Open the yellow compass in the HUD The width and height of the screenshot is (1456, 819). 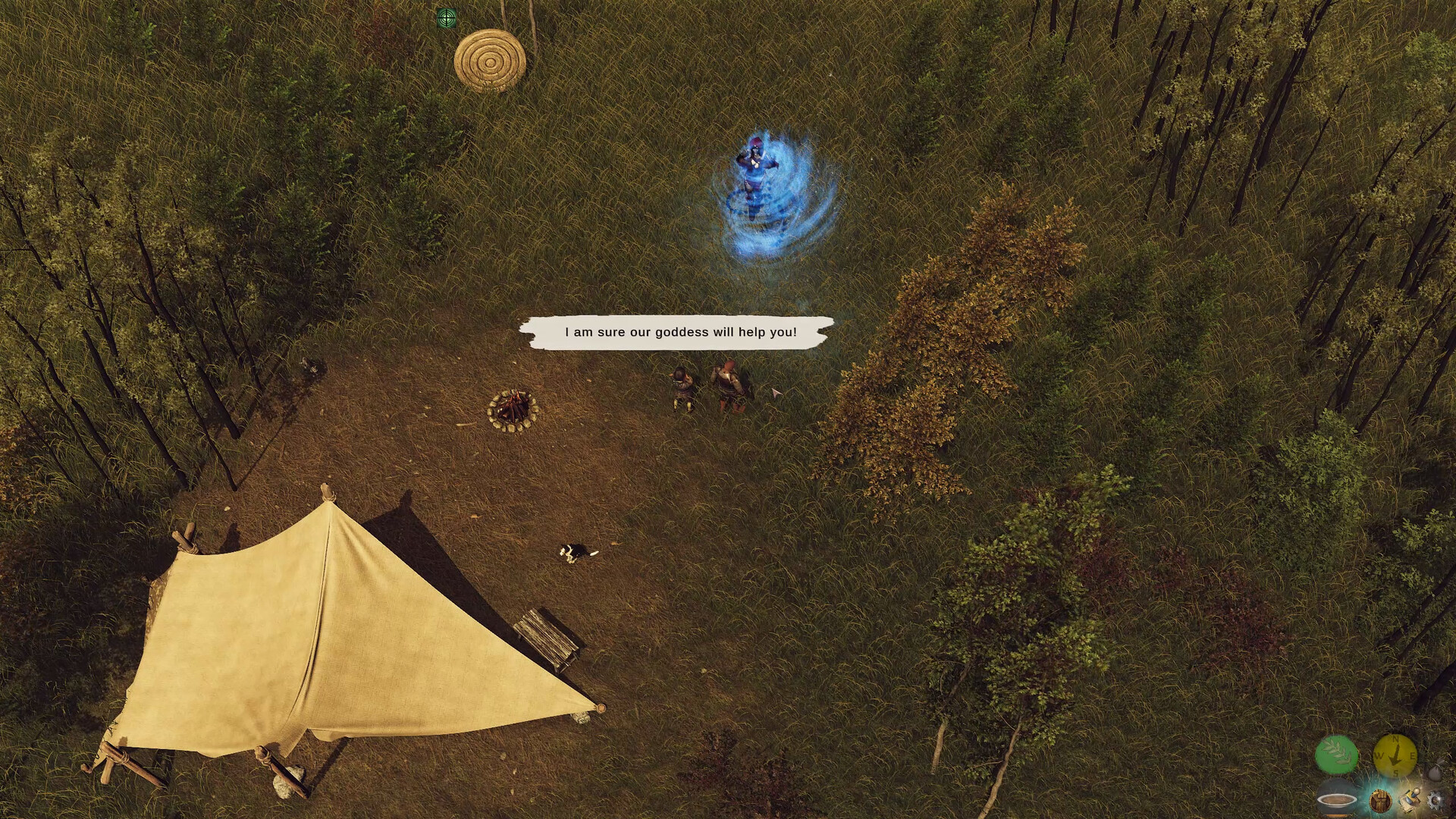click(x=1395, y=756)
